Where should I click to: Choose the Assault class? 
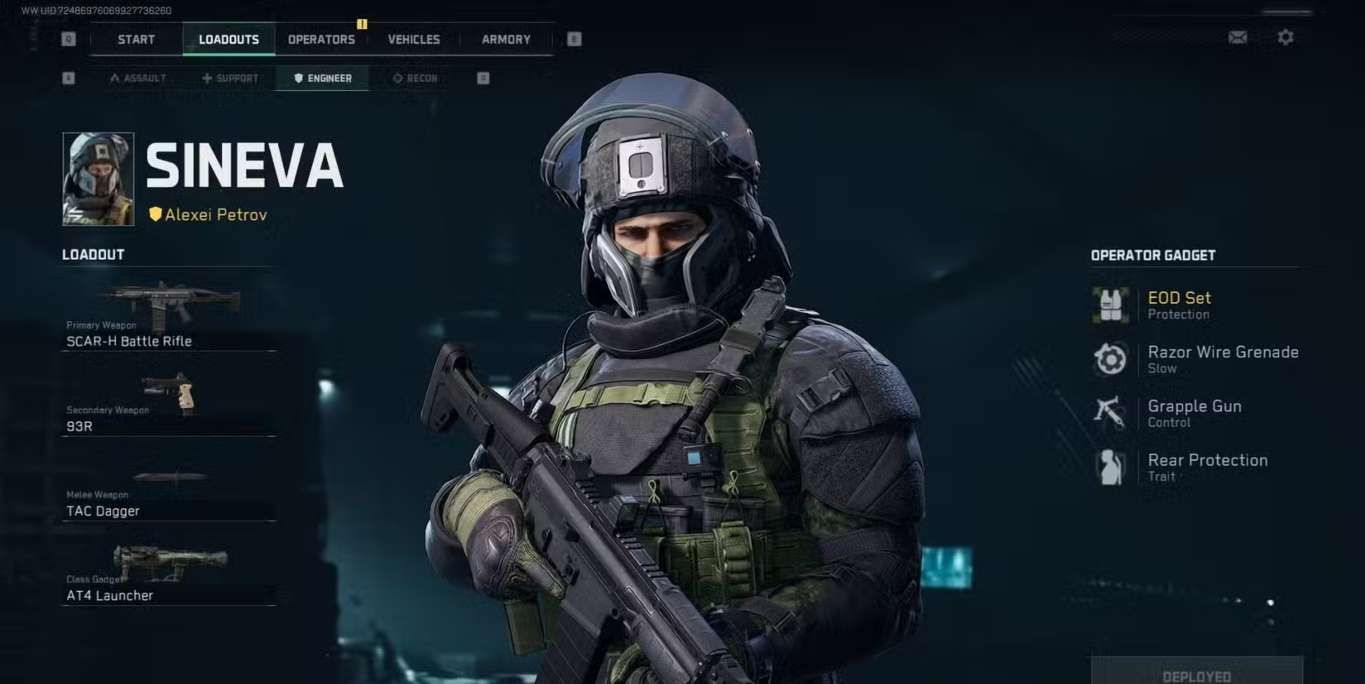[138, 78]
